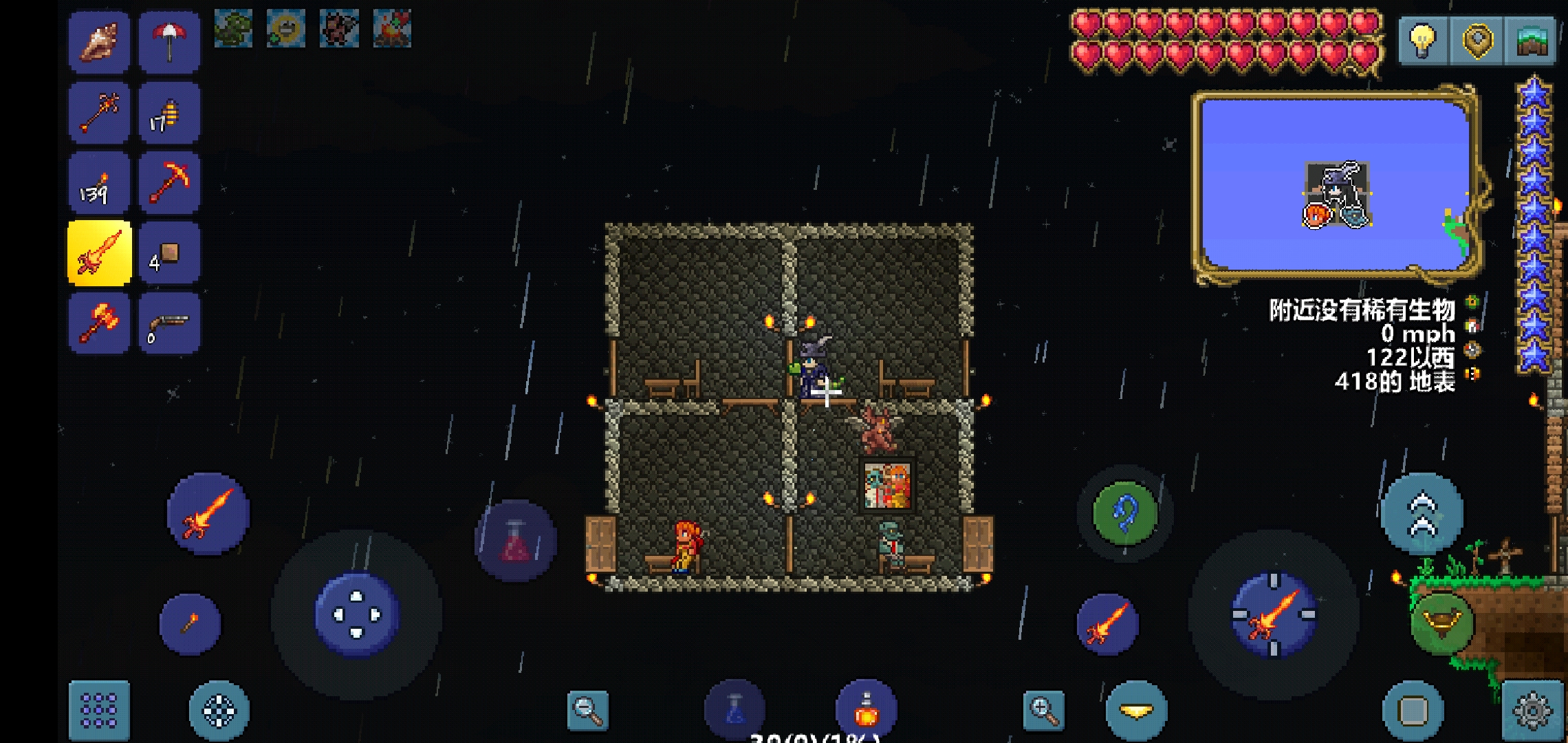Open the inventory grid button
Viewport: 1568px width, 743px height.
pyautogui.click(x=99, y=710)
